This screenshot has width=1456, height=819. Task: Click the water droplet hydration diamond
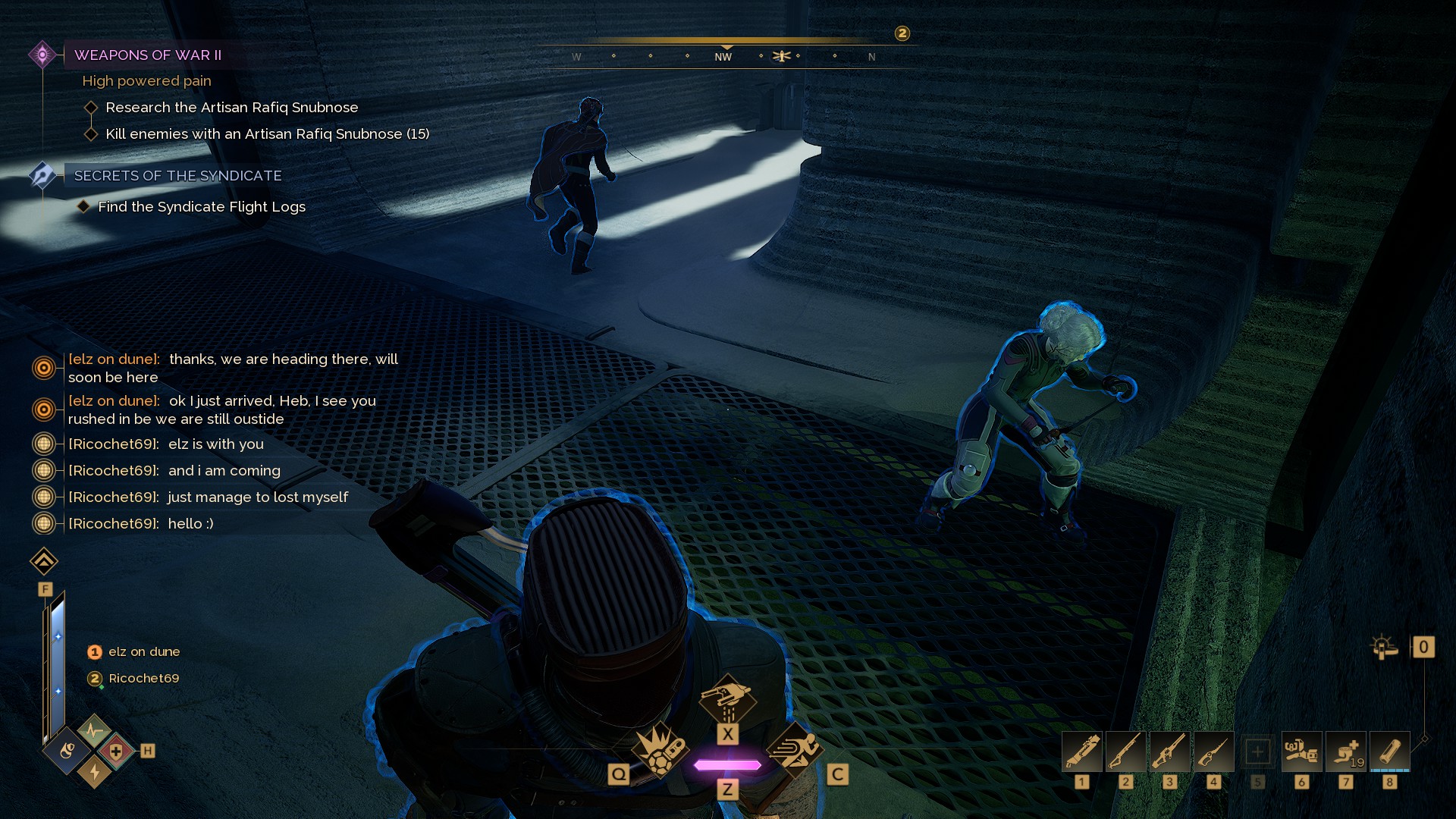coord(67,751)
